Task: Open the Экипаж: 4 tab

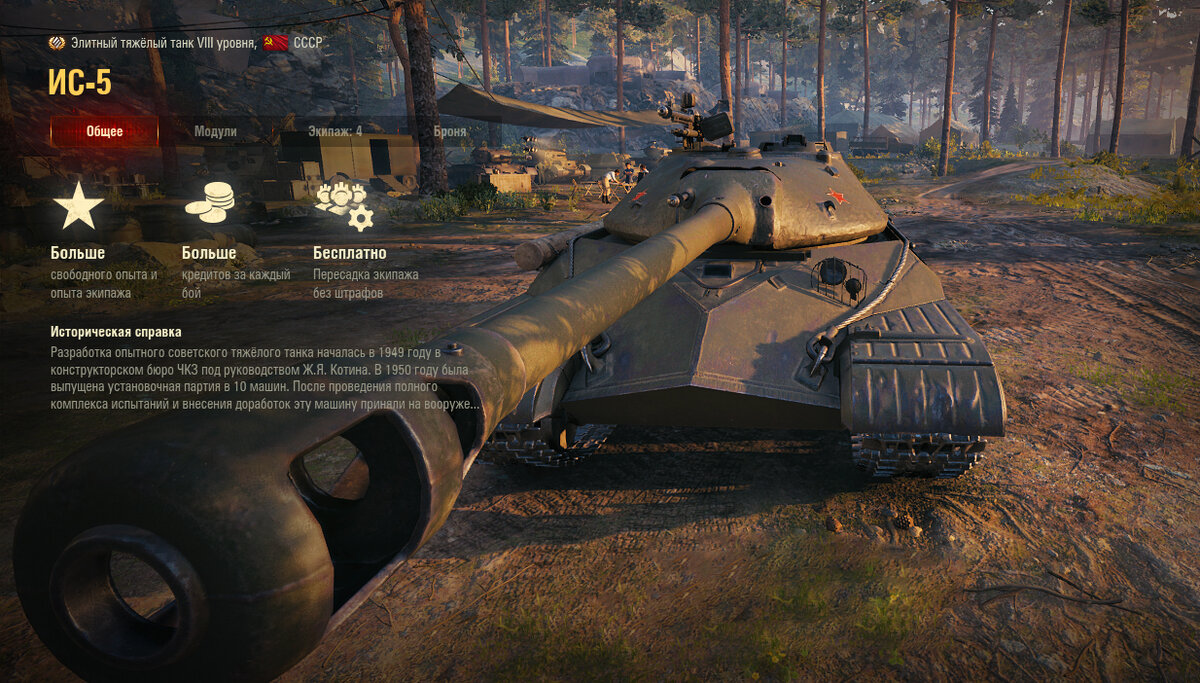Action: coord(335,131)
